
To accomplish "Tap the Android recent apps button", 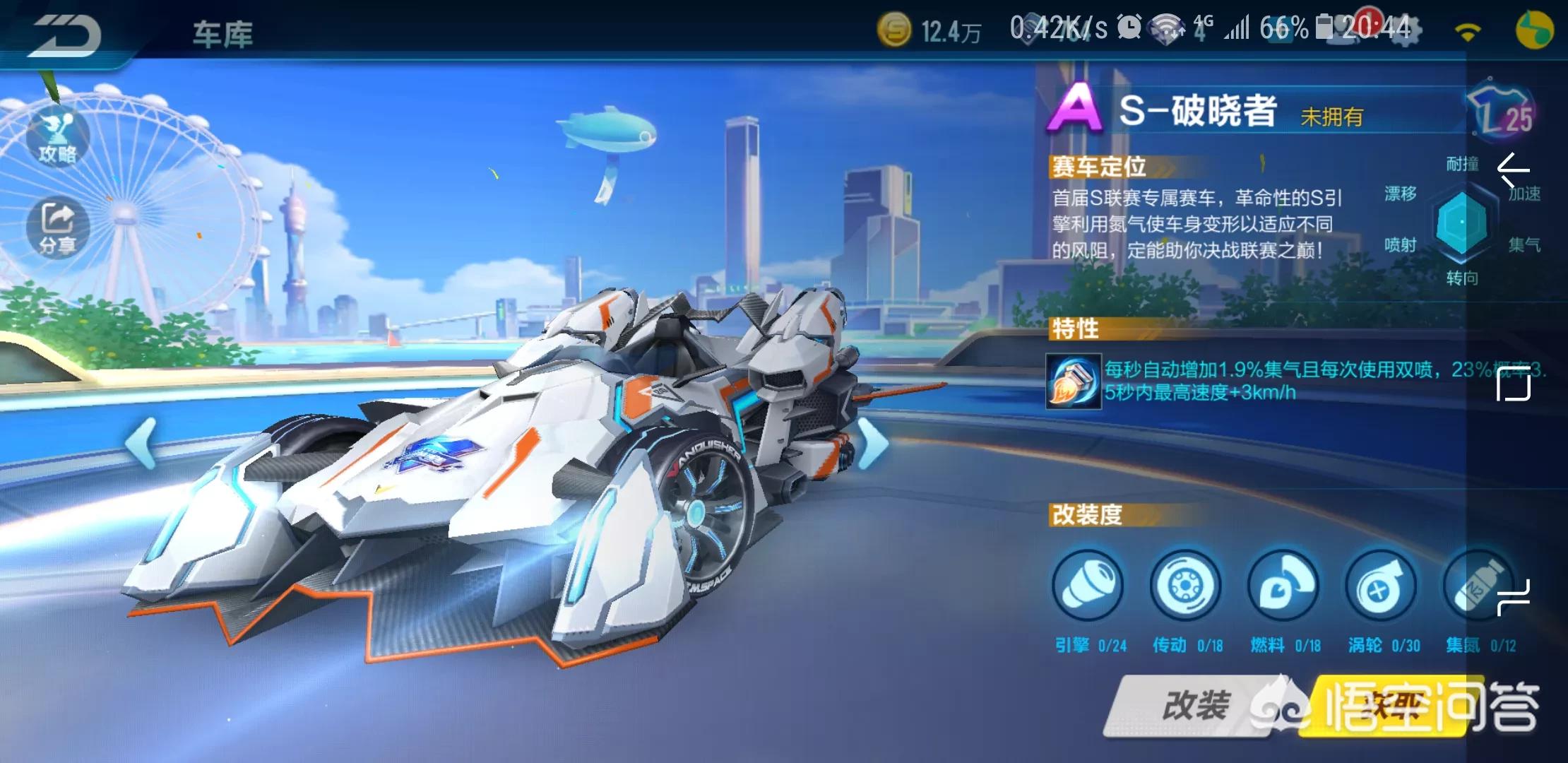I will [x=1514, y=597].
